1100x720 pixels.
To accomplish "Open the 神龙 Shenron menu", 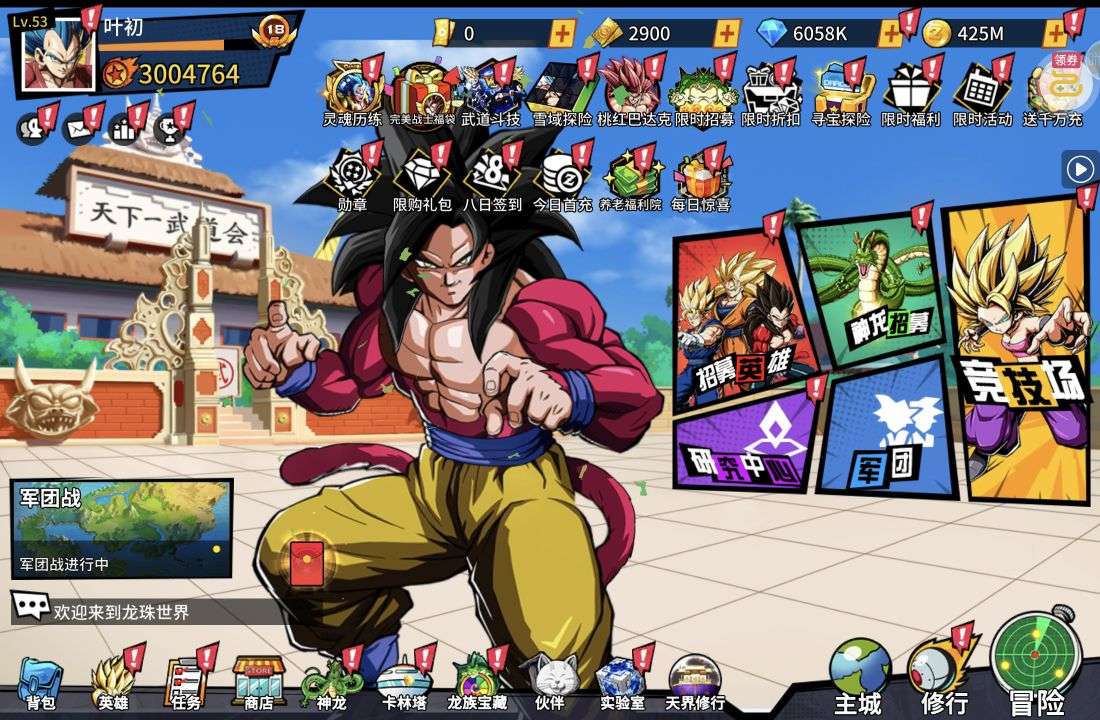I will (331, 684).
